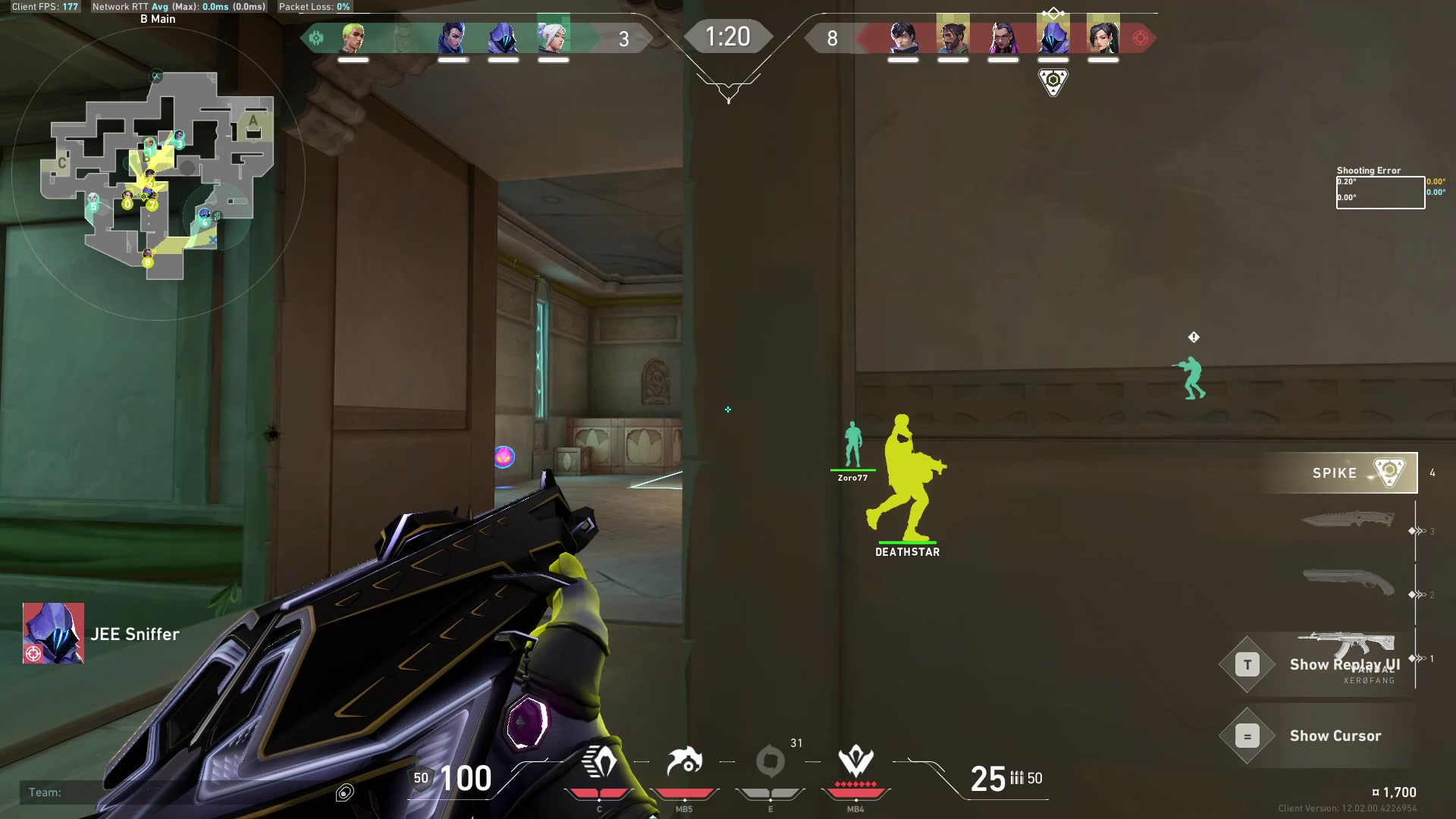This screenshot has width=1456, height=819.
Task: Select Yoru's portrait in the top bar
Action: [x=453, y=37]
